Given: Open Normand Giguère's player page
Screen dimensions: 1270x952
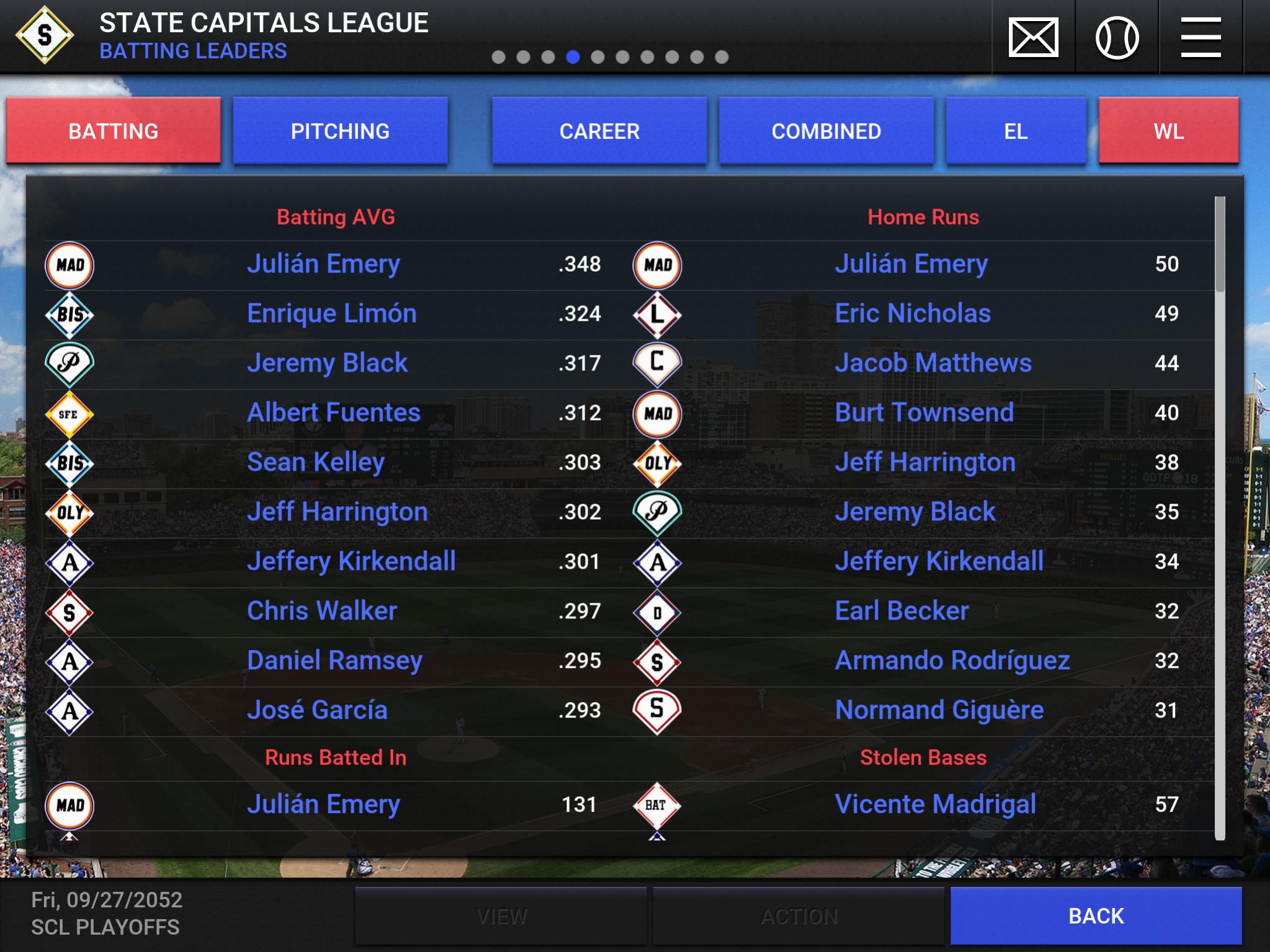Looking at the screenshot, I should pos(939,711).
